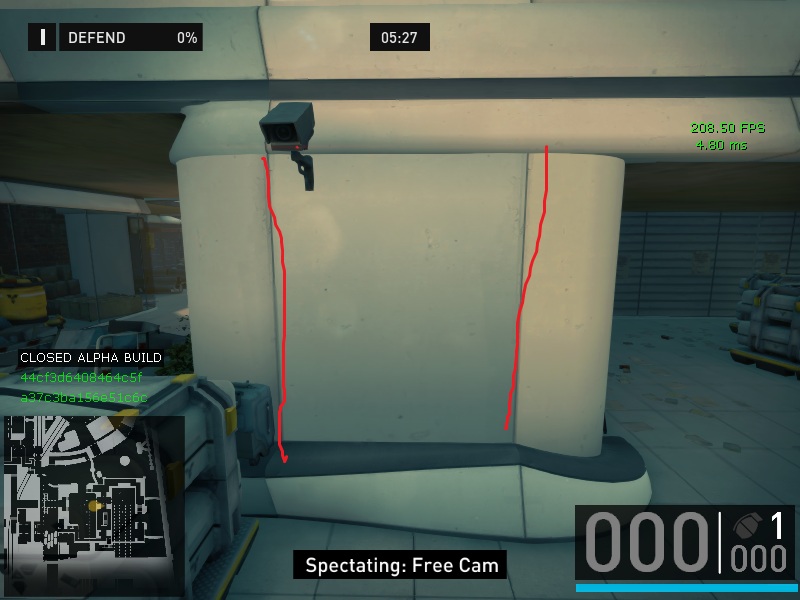This screenshot has height=600, width=800.
Task: Click the Spectating: Free Cam label
Action: tap(402, 565)
